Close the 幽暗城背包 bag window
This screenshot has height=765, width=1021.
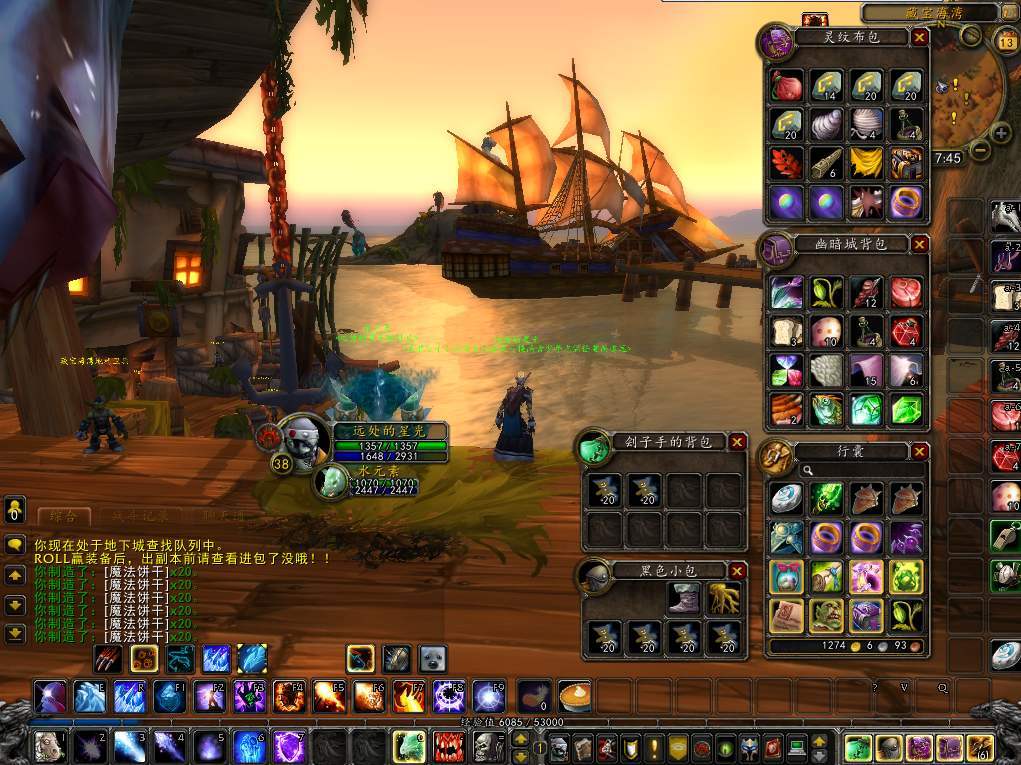click(x=920, y=244)
